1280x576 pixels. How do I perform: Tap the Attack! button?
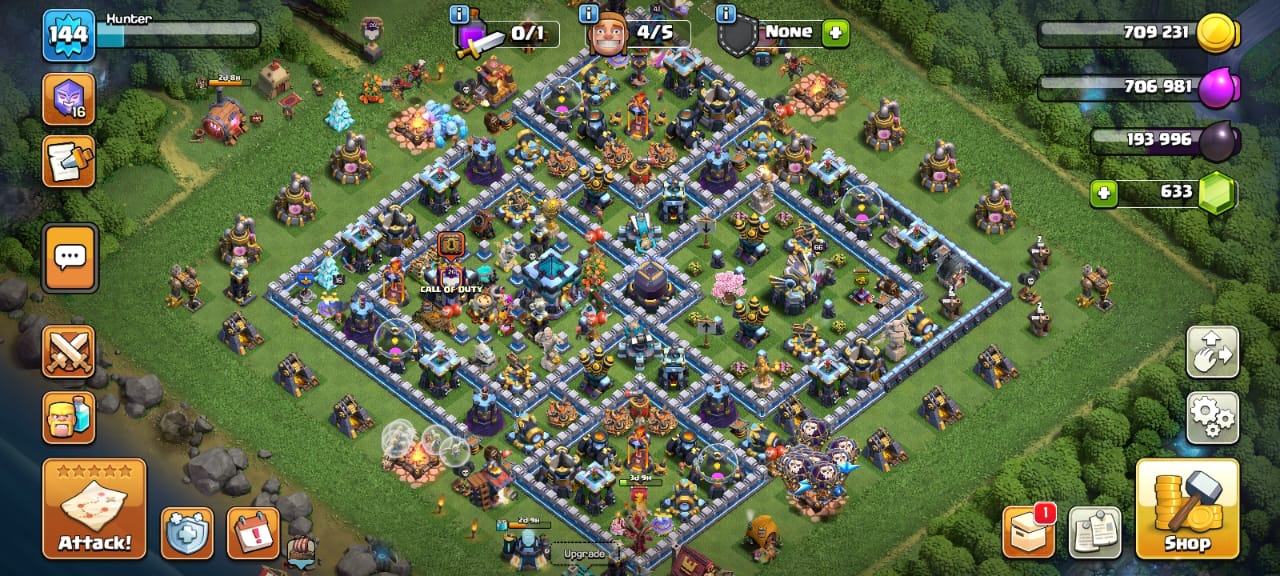tap(94, 508)
